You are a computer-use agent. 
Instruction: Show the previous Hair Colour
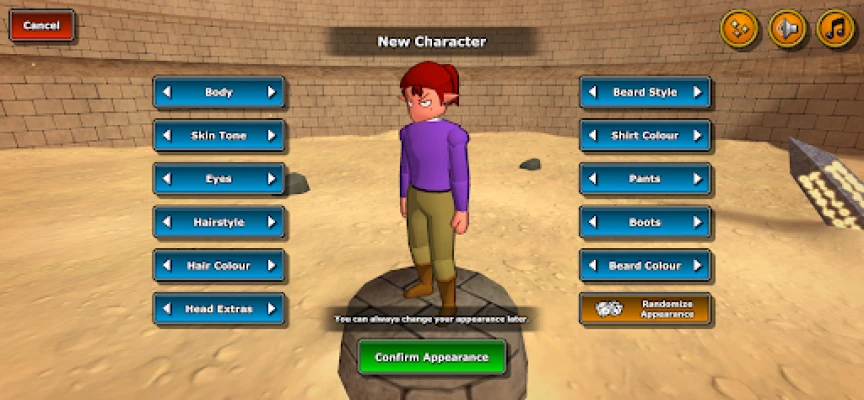[x=167, y=266]
